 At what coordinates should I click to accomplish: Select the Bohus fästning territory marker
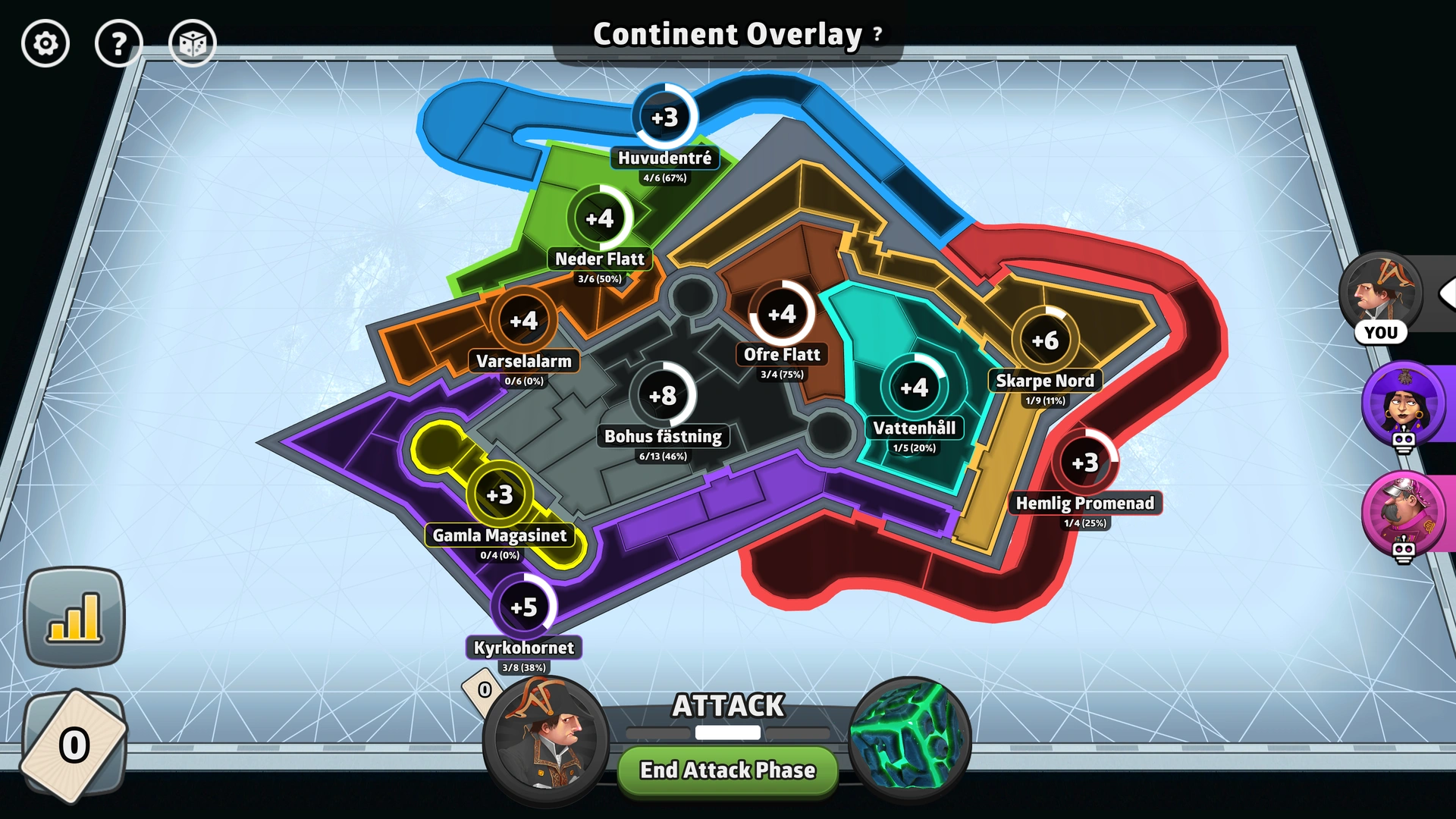[663, 395]
